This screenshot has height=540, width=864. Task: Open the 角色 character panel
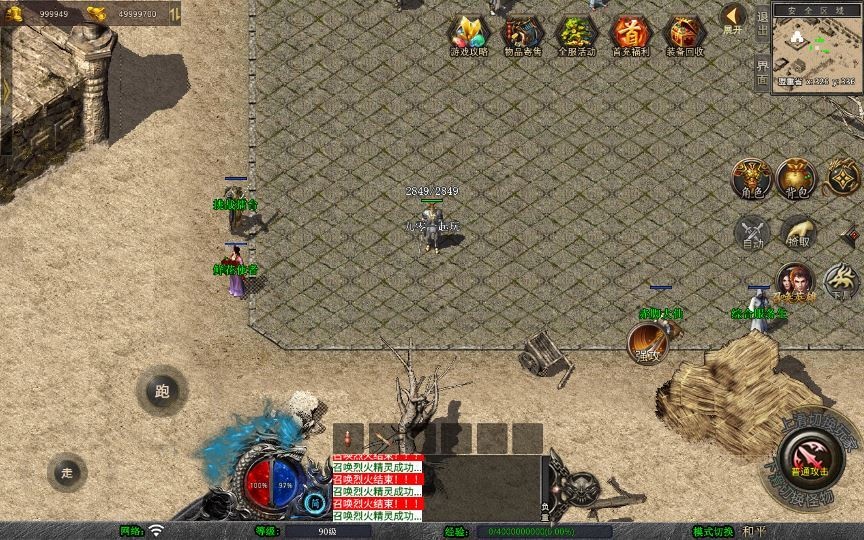(750, 178)
